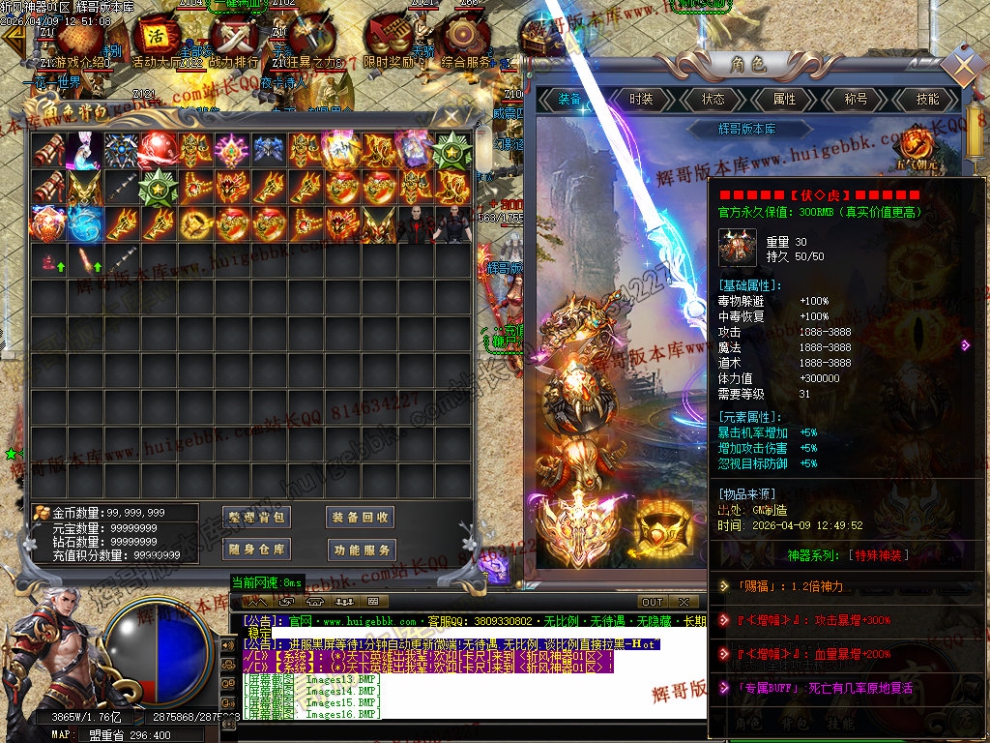Select the 技能 skills tab

click(x=927, y=99)
